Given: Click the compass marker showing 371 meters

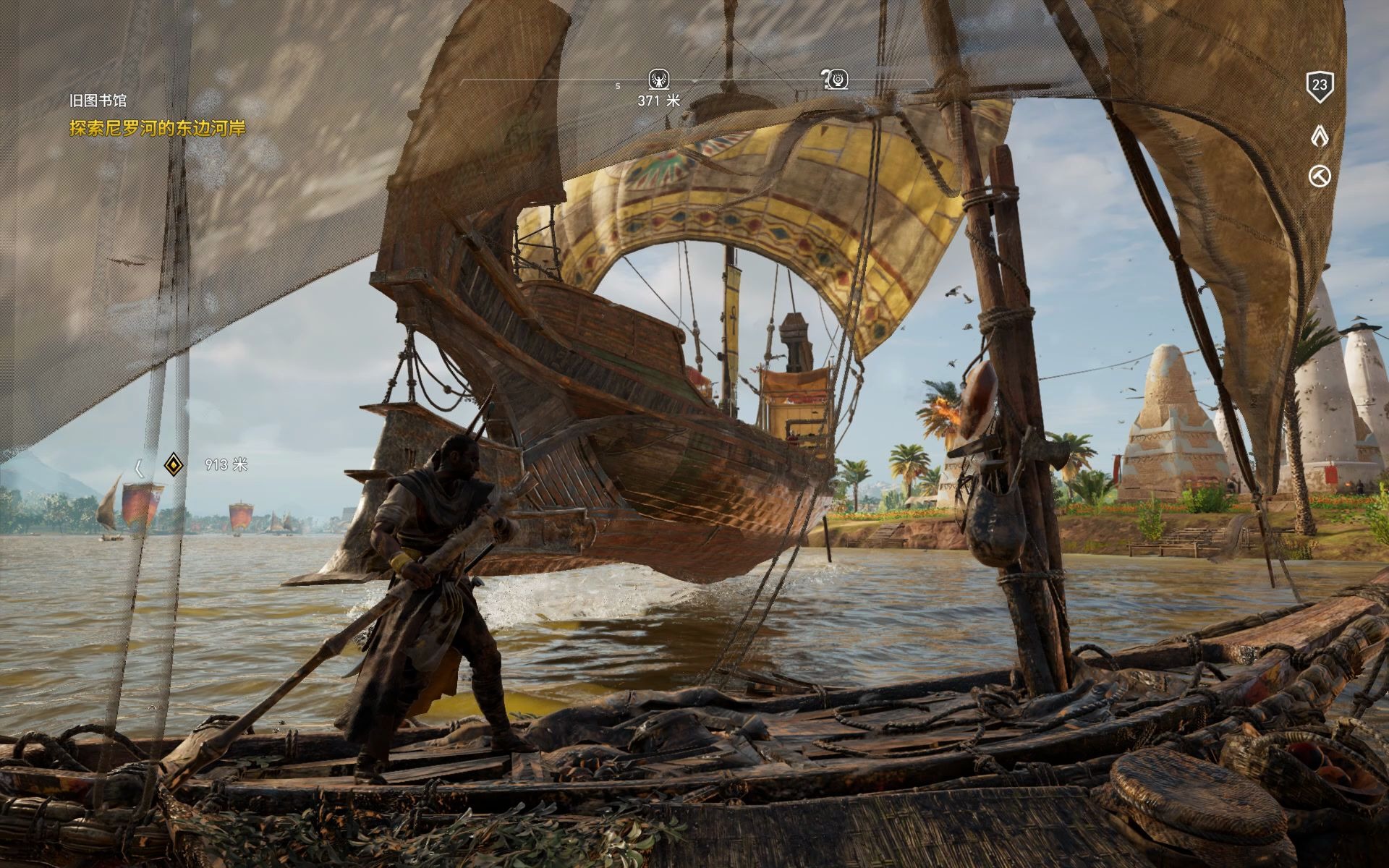Looking at the screenshot, I should pyautogui.click(x=658, y=79).
